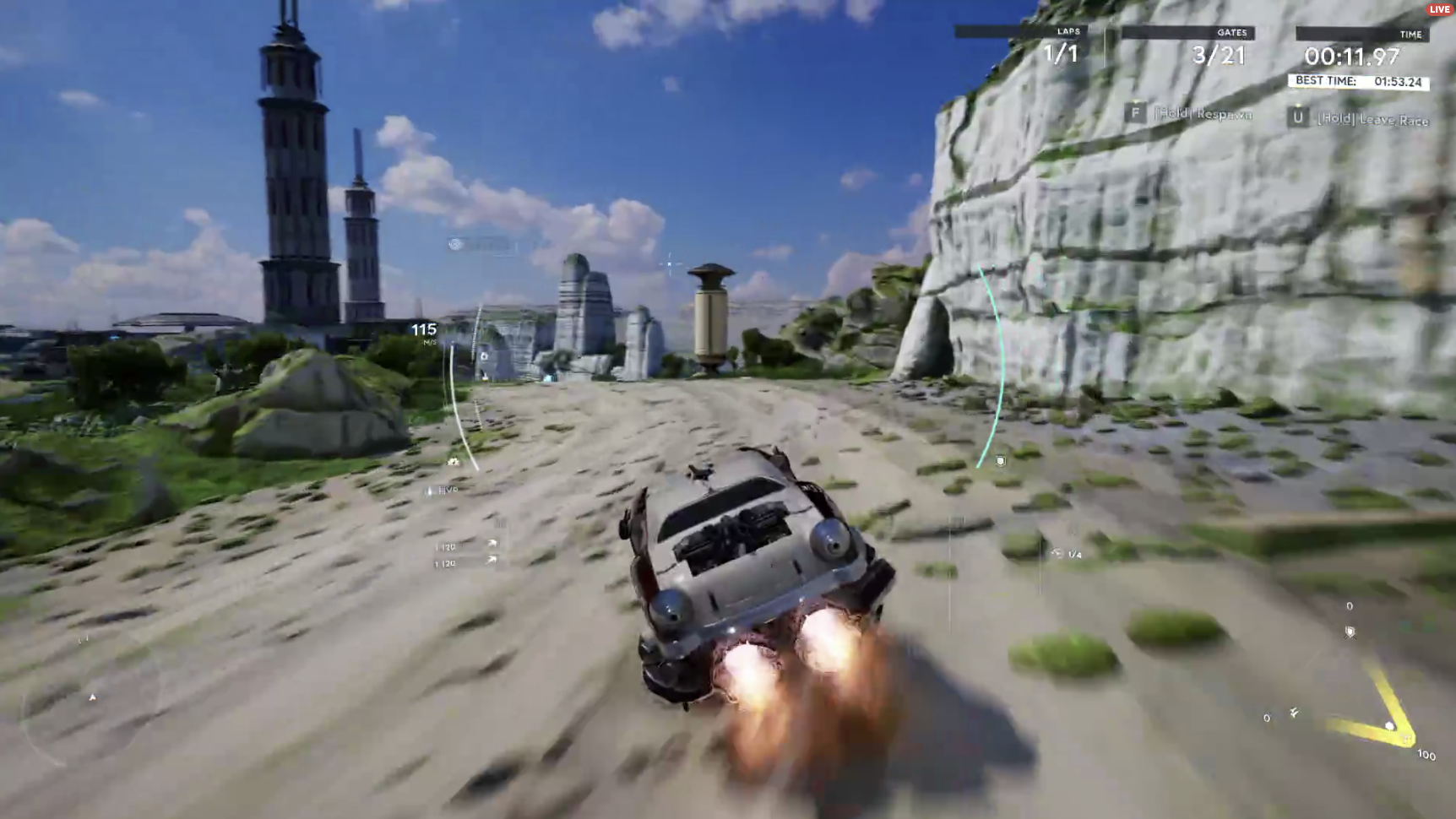Click the crosshair reticle in the sky
This screenshot has width=1456, height=819.
point(671,264)
